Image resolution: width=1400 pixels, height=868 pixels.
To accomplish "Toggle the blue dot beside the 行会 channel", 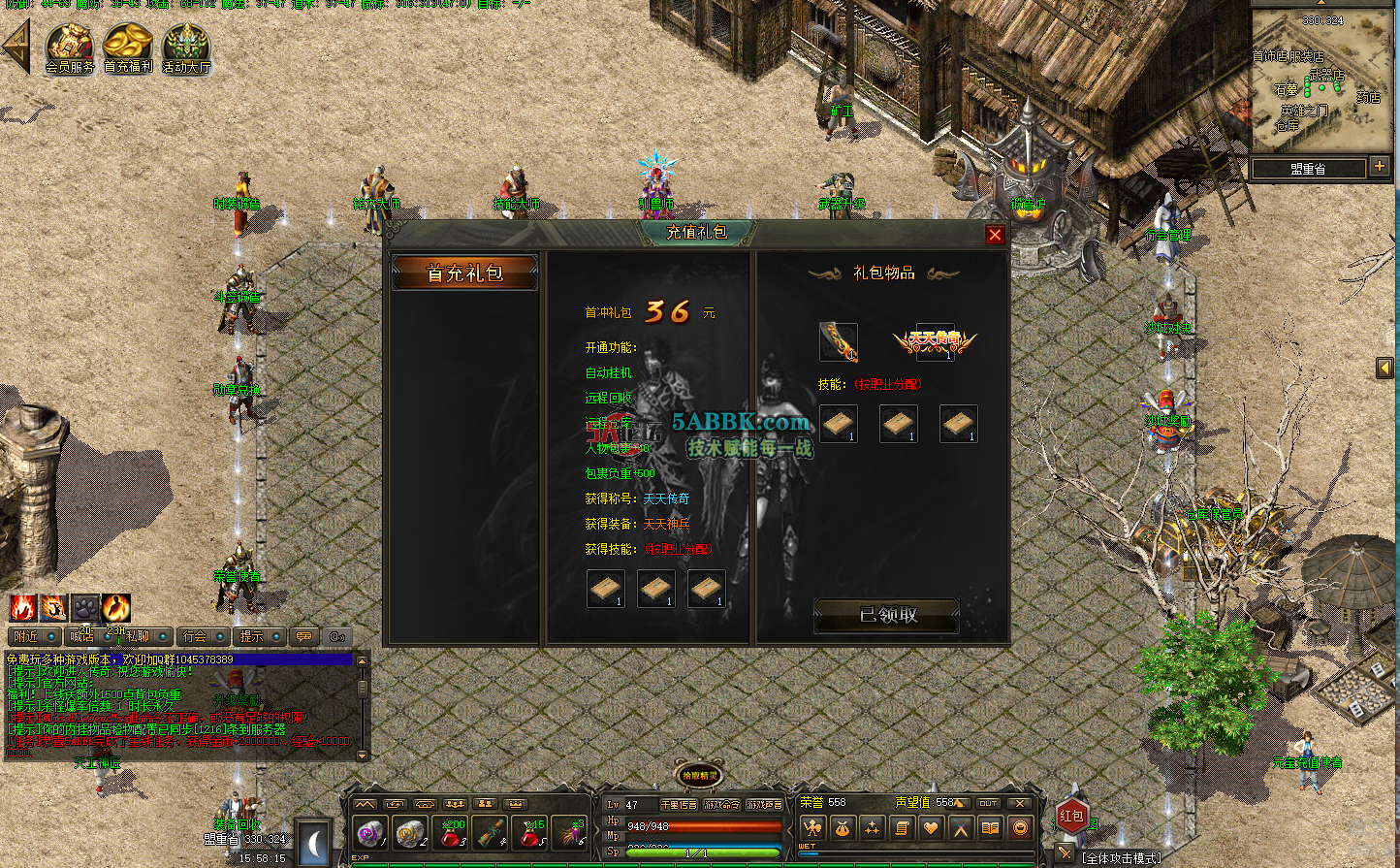I will pos(220,636).
